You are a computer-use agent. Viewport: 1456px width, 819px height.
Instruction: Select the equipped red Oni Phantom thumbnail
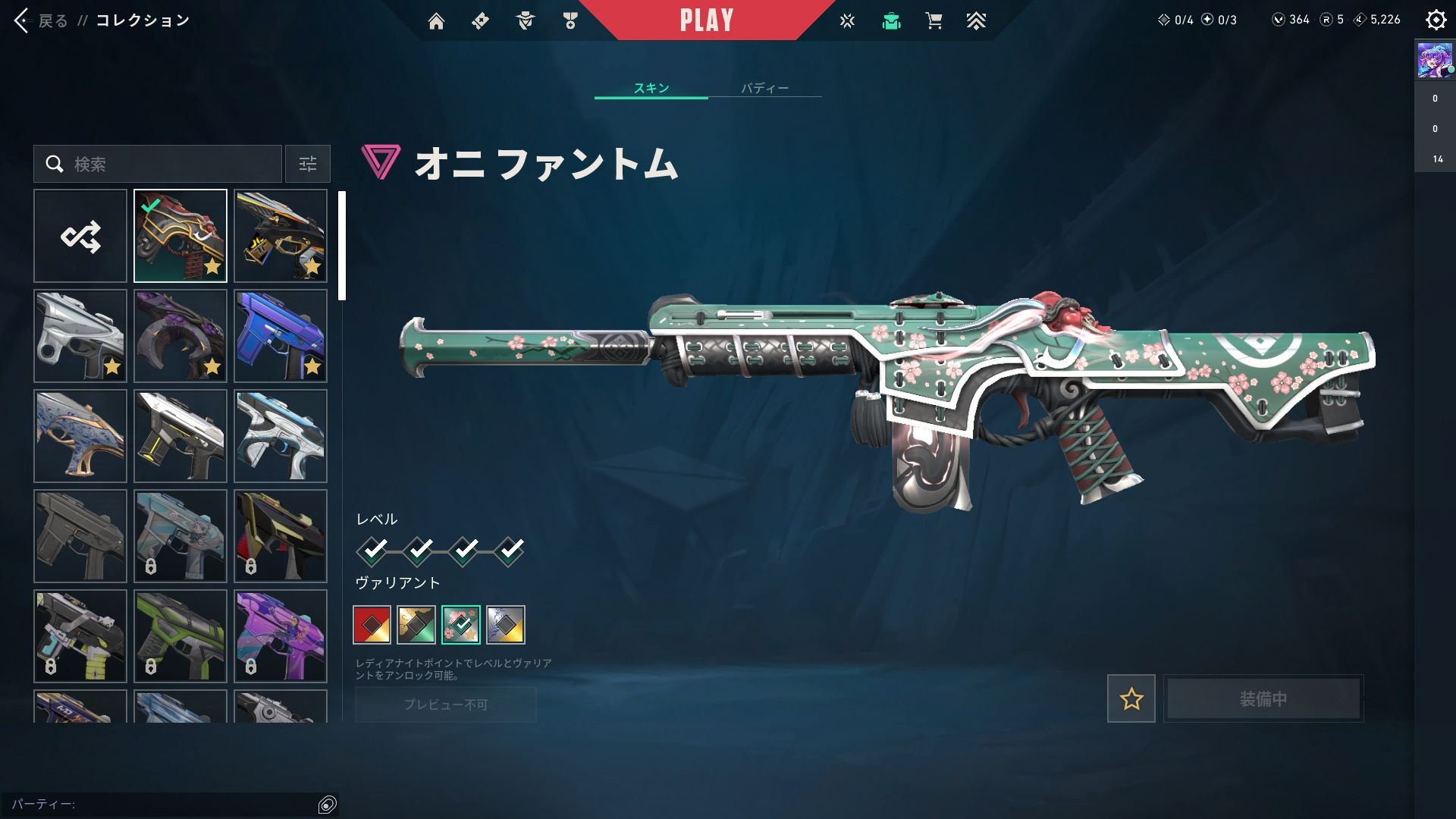coord(180,236)
